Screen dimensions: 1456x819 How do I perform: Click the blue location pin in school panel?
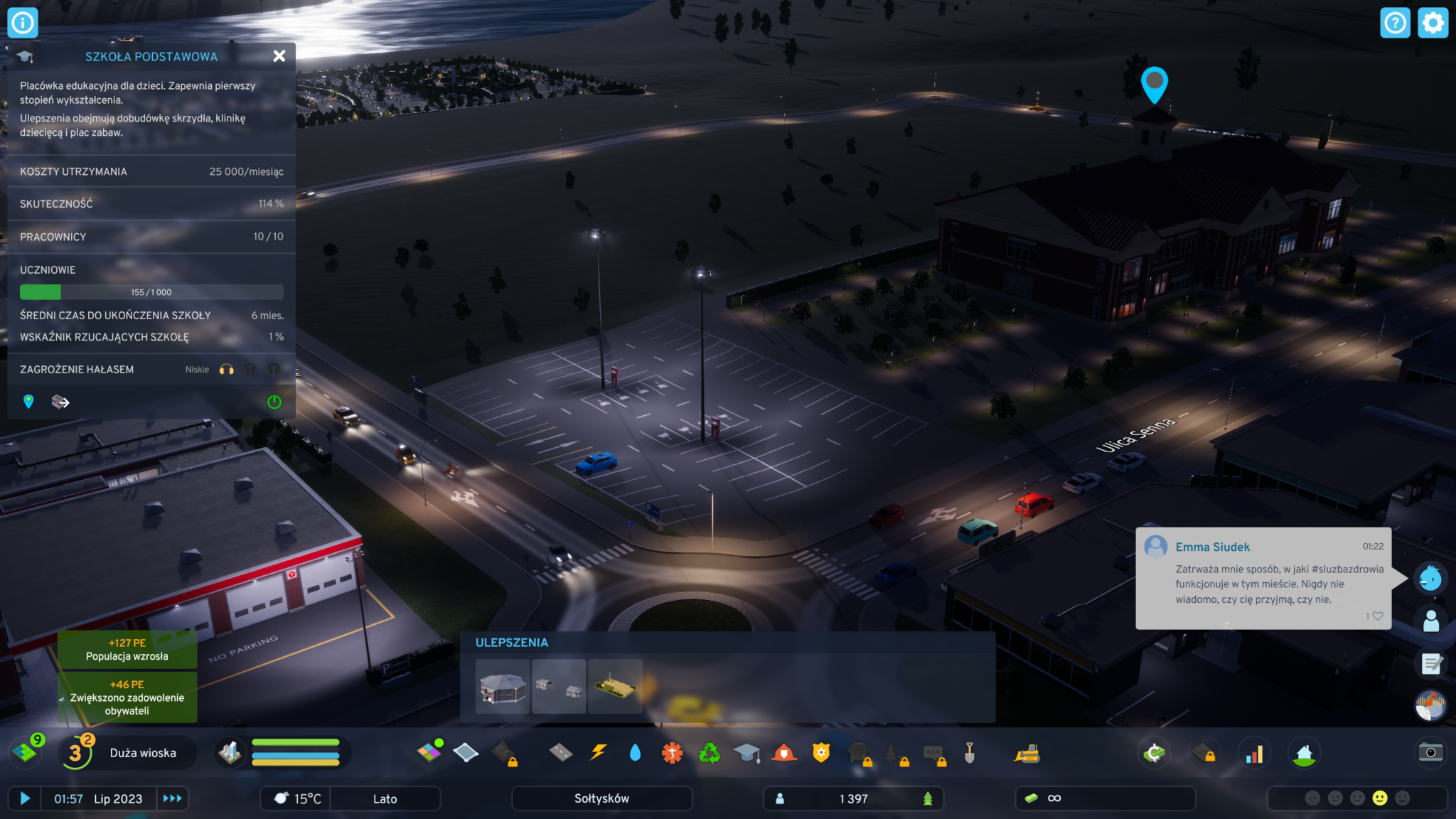(28, 402)
